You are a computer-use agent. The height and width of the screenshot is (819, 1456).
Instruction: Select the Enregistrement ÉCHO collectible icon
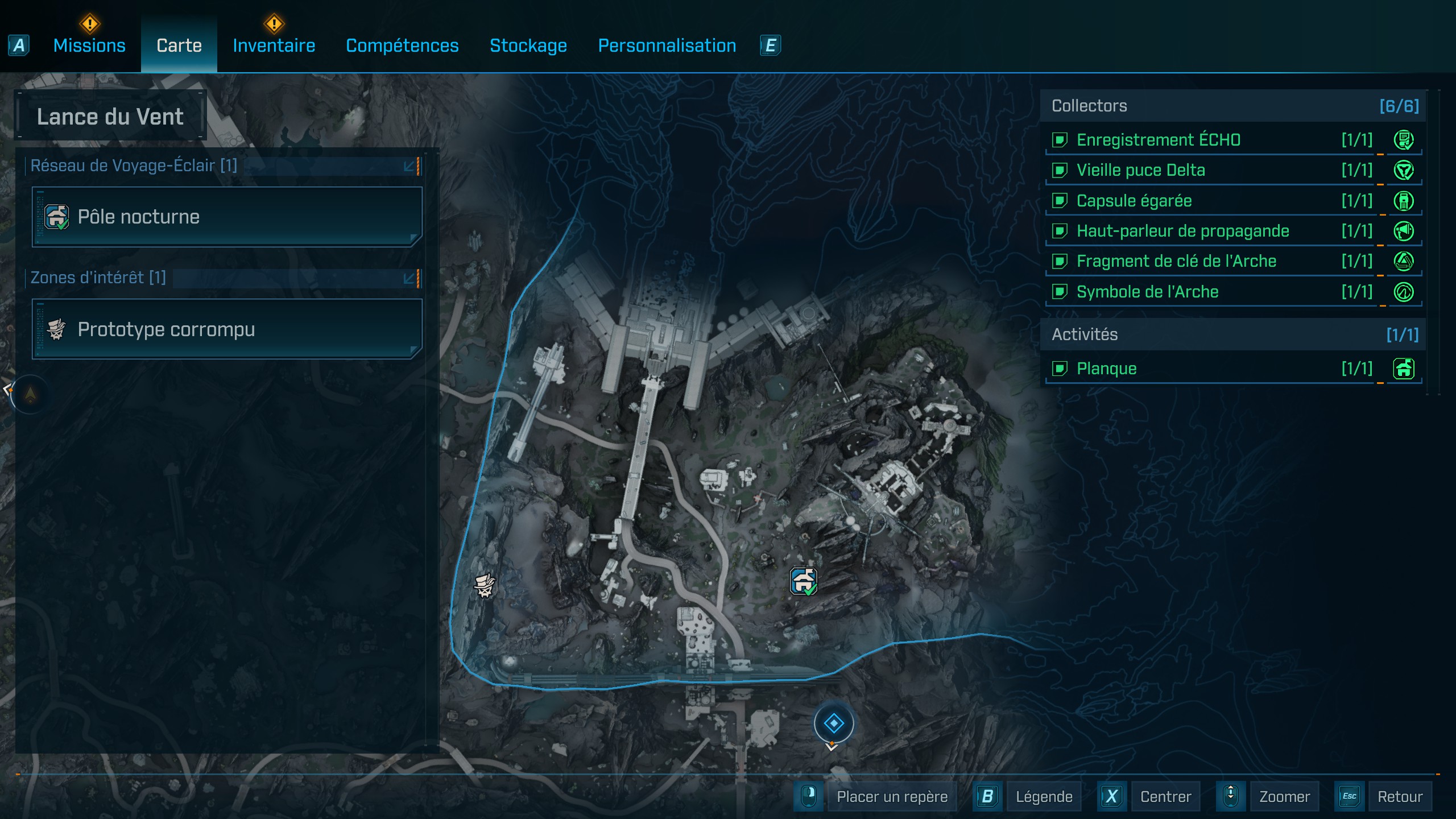coord(1404,140)
